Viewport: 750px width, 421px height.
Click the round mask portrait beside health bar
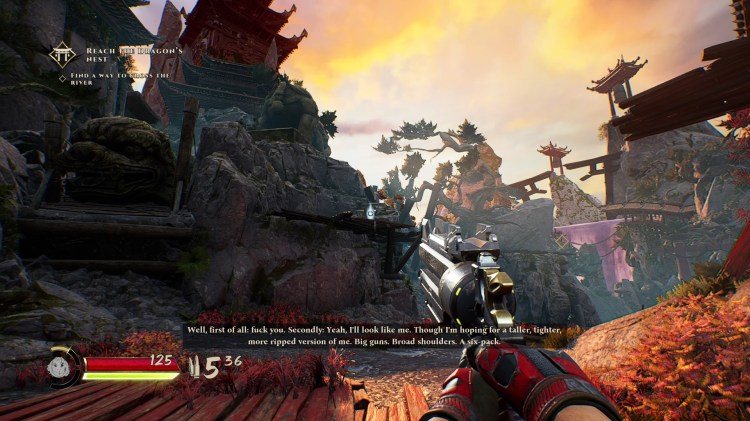62,366
